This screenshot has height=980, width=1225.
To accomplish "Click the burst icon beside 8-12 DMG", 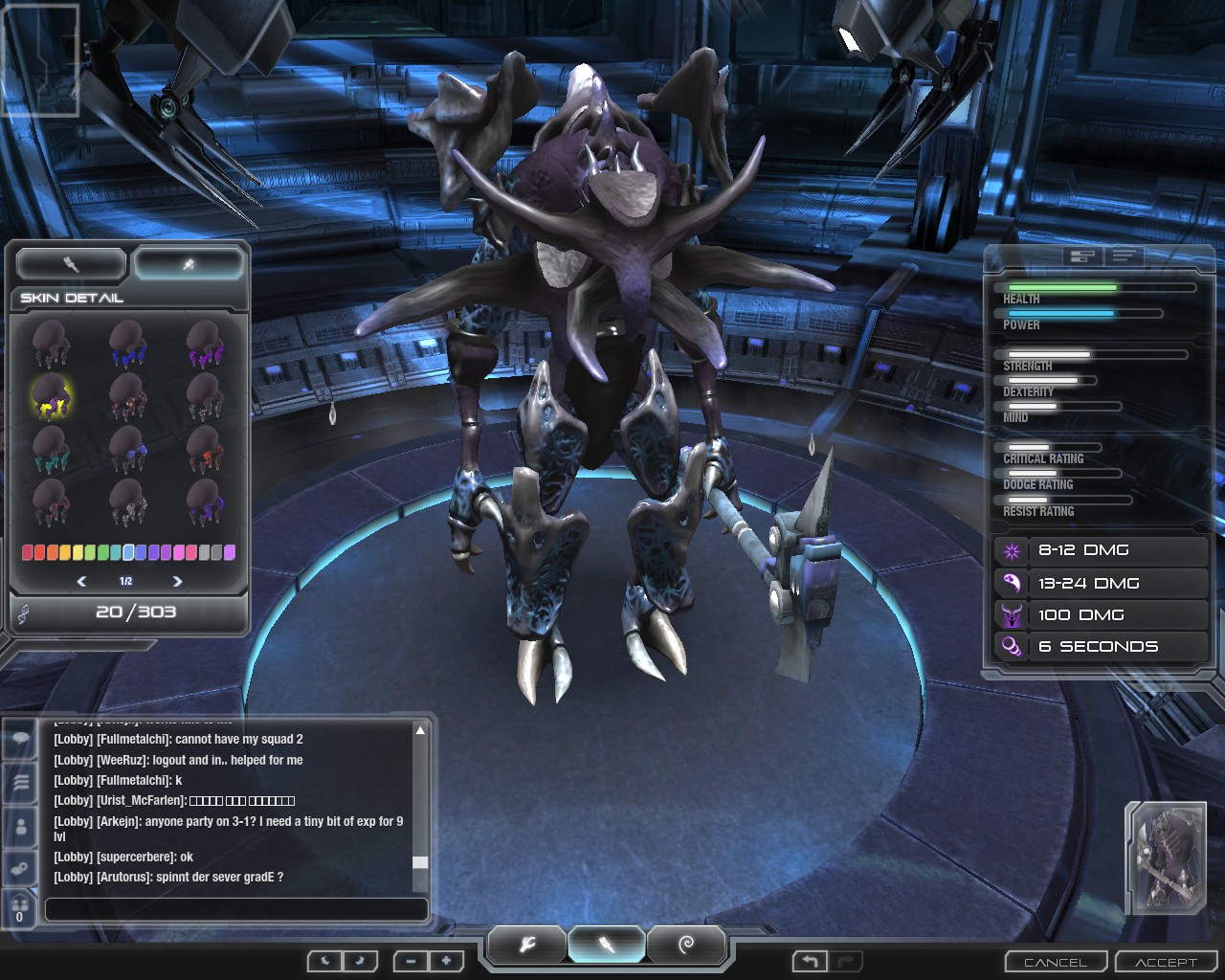I will [x=1011, y=549].
